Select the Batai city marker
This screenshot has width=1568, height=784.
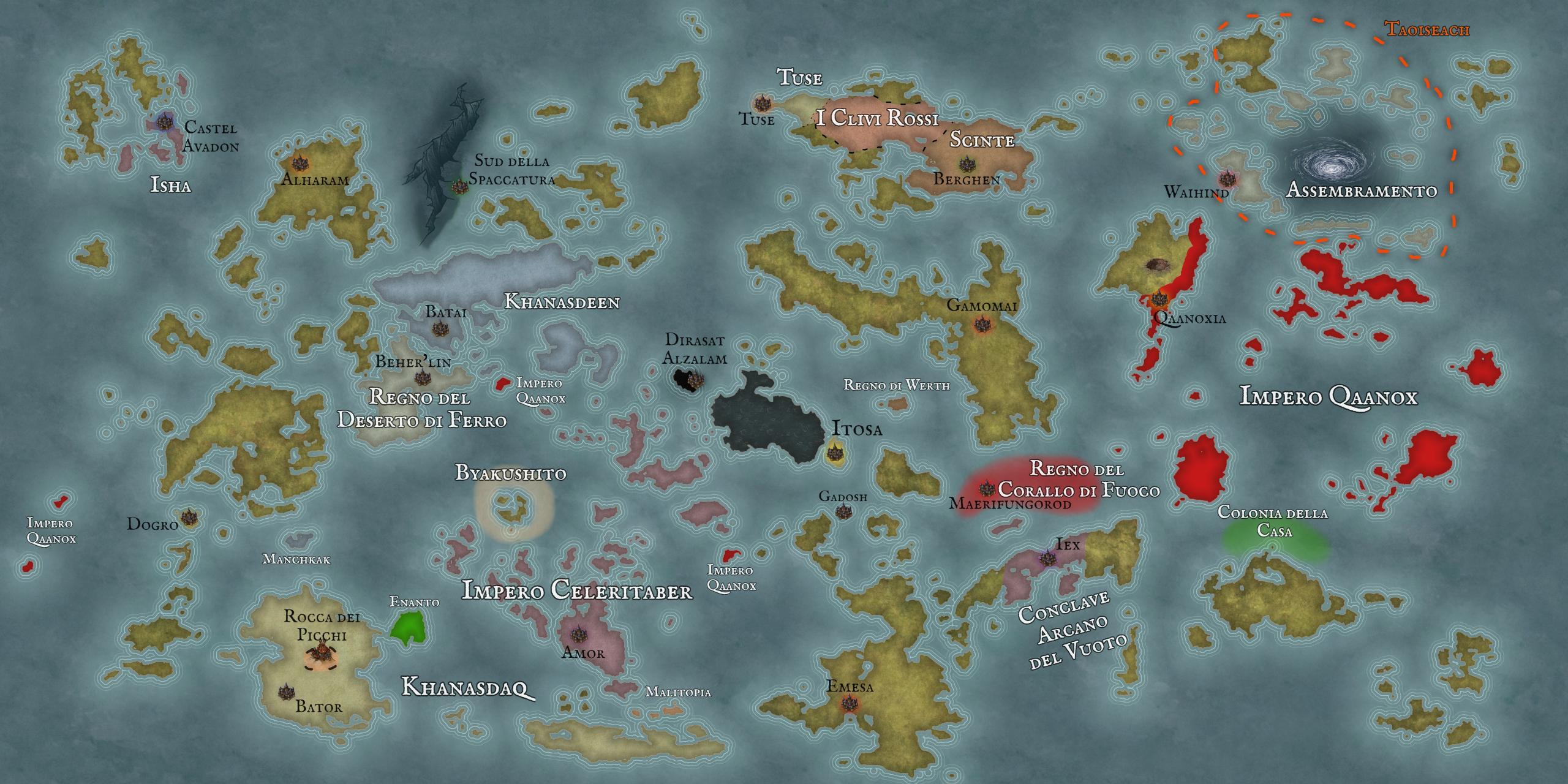click(x=439, y=329)
